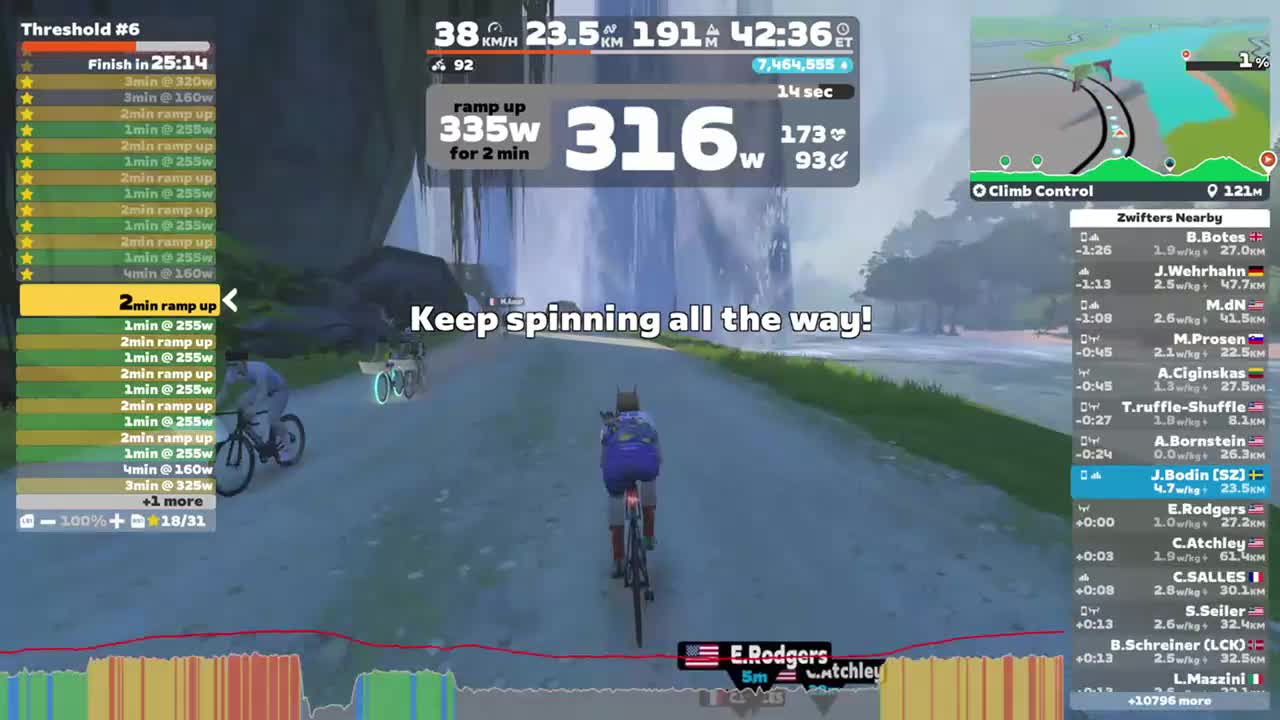Expand the '+1 more' workout intervals entry
Screen dimensions: 1280x720
coord(172,501)
